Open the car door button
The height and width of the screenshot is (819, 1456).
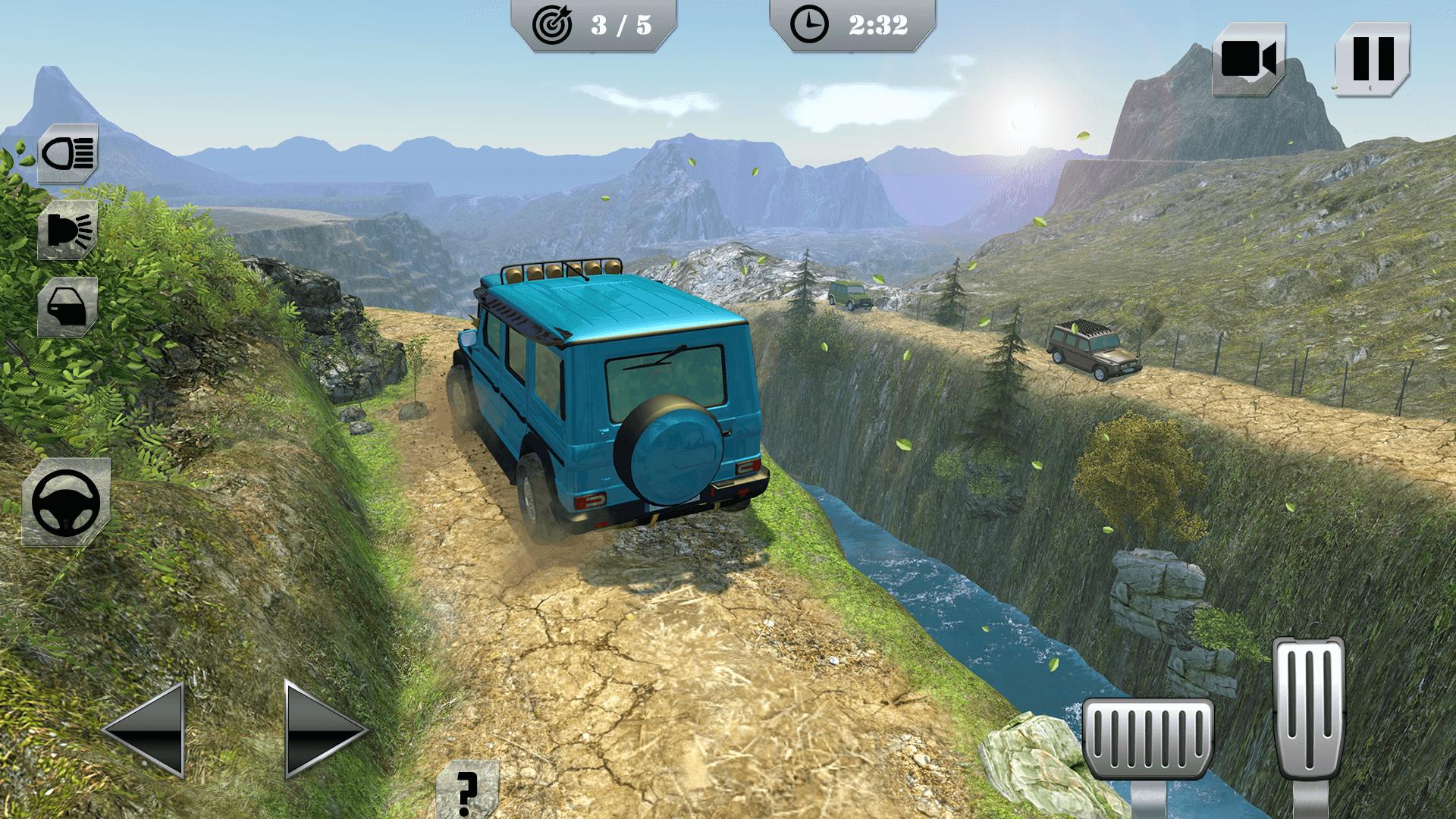pos(68,306)
